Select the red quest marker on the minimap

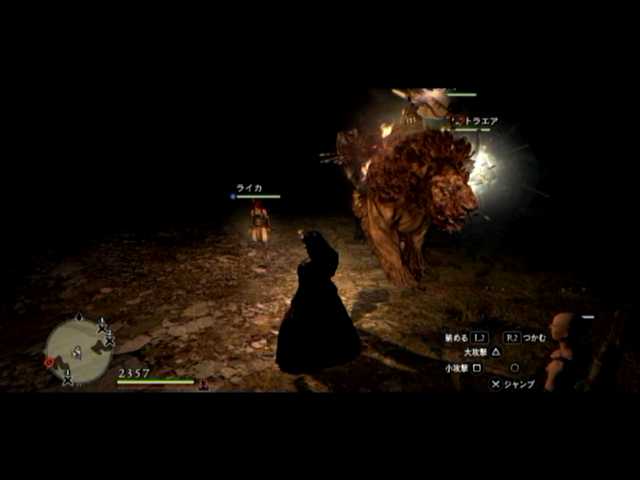click(x=49, y=362)
